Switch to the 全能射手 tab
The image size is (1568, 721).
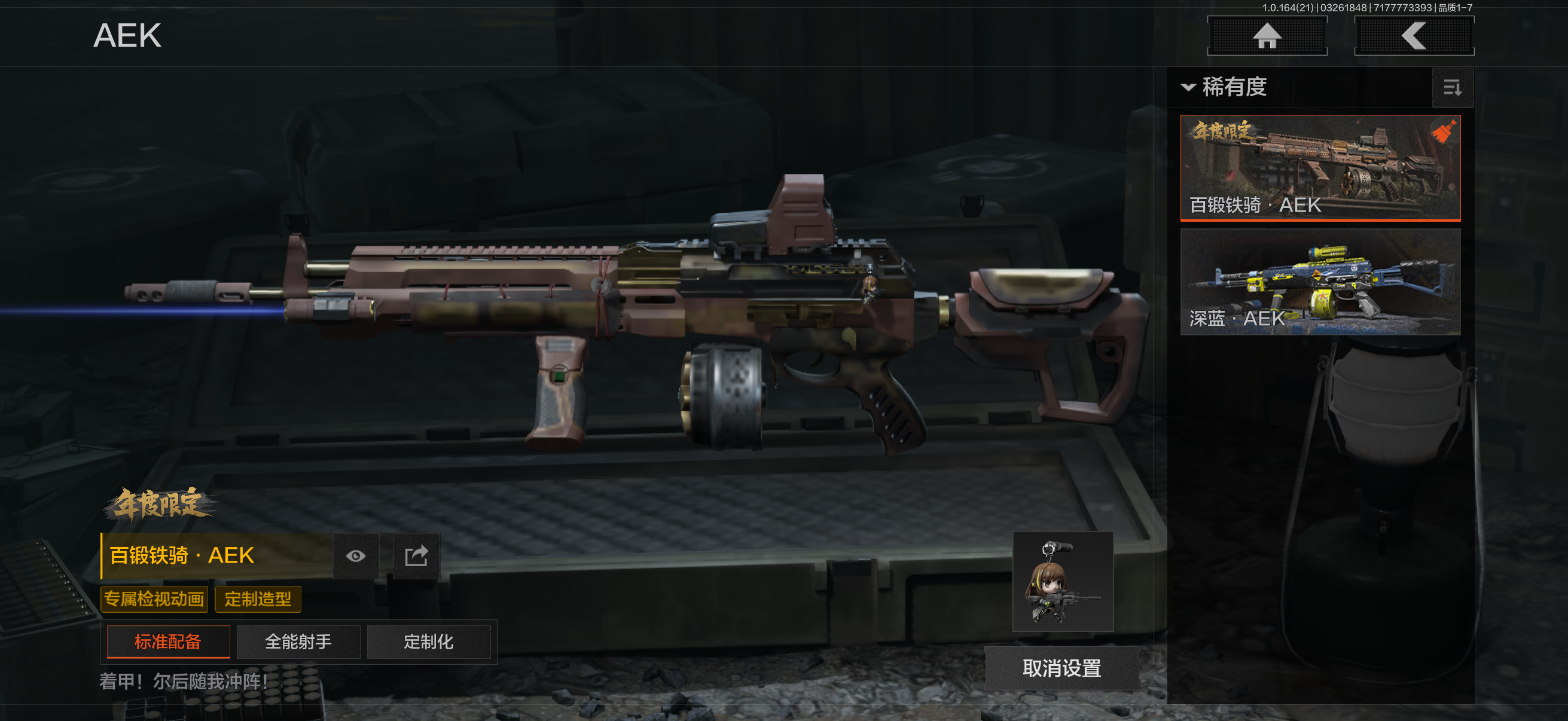[x=298, y=641]
